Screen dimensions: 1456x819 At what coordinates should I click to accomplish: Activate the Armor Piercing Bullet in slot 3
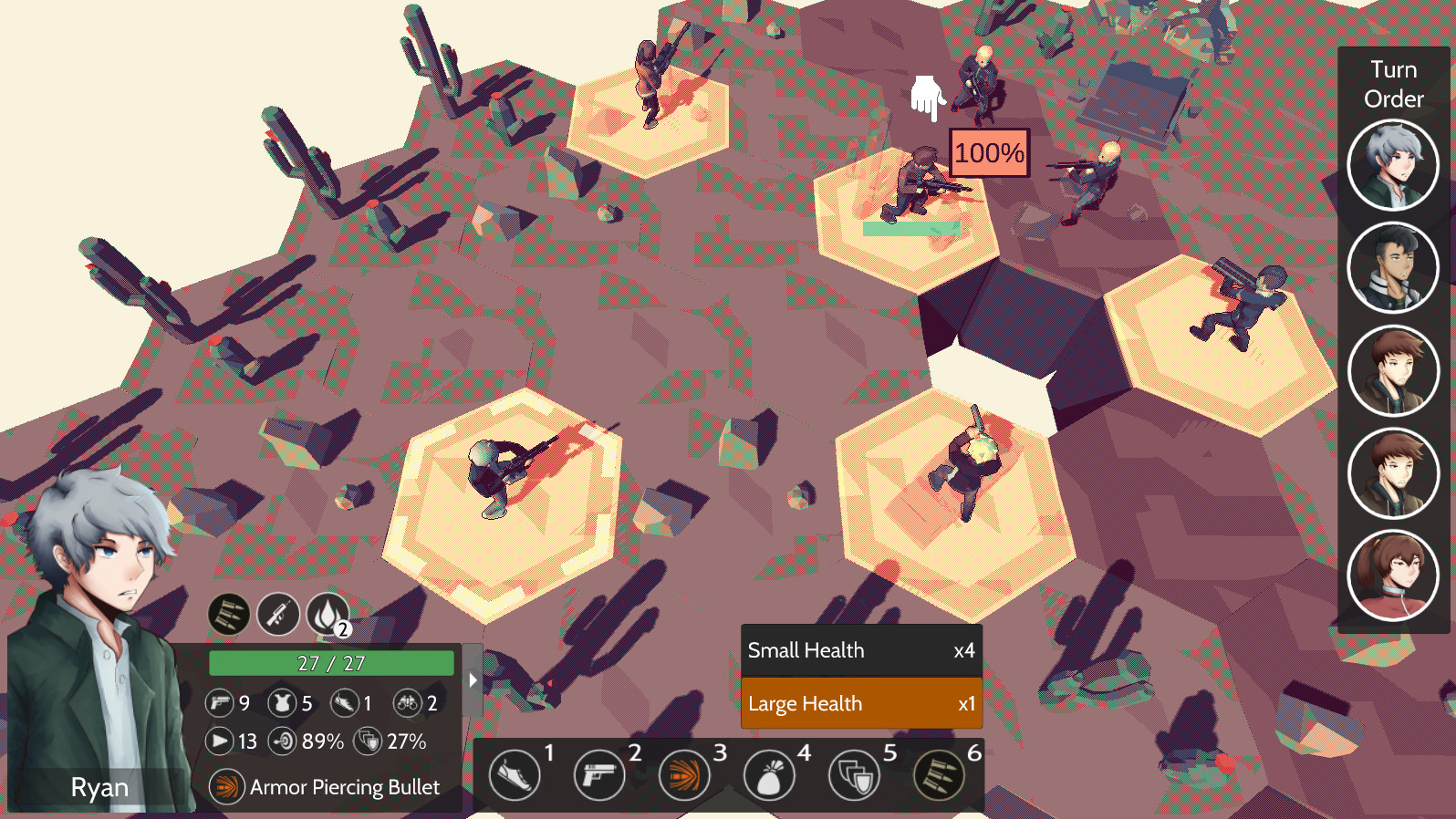pyautogui.click(x=687, y=774)
